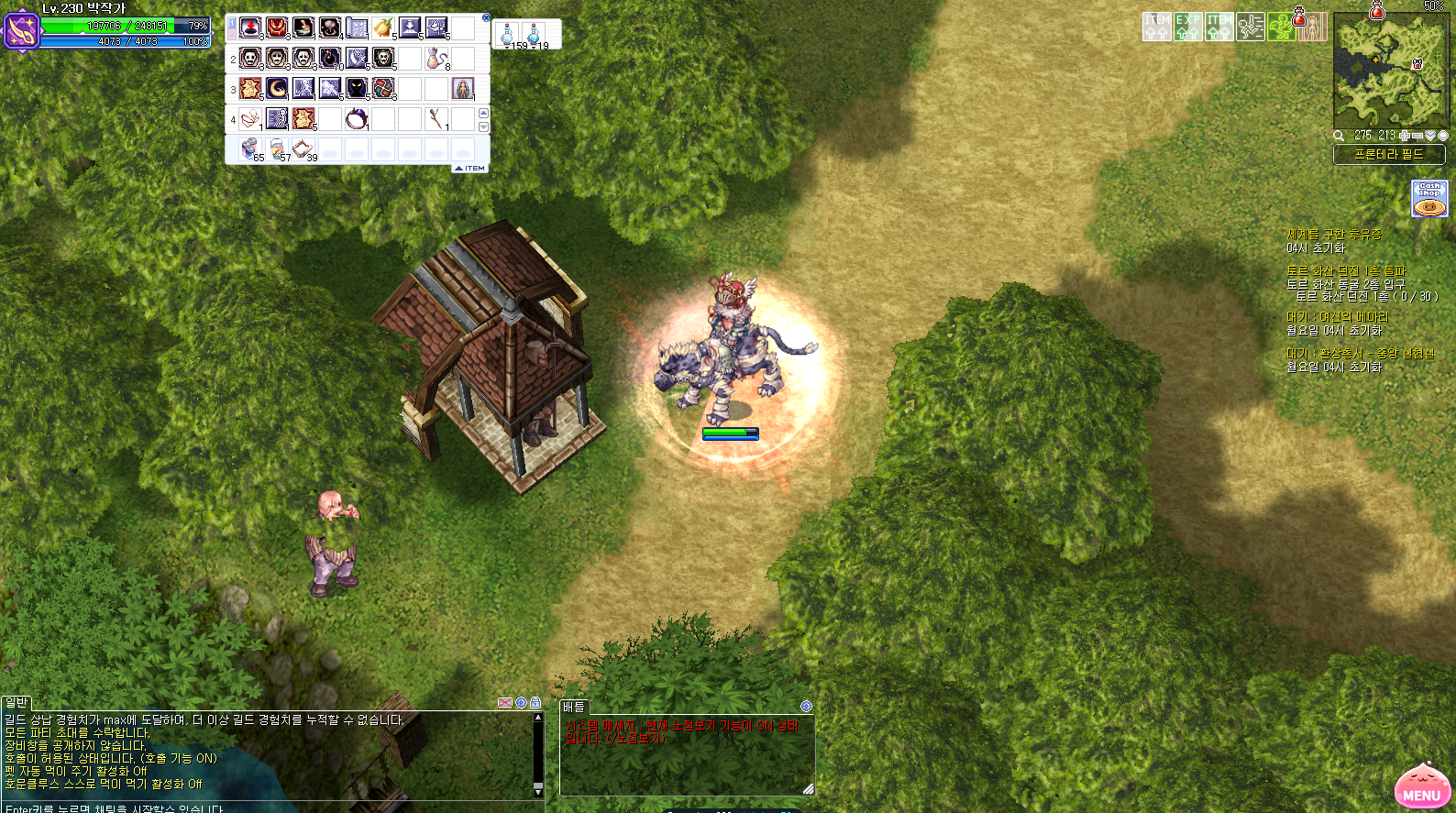
Task: Use the white potion with count 159
Action: point(508,35)
